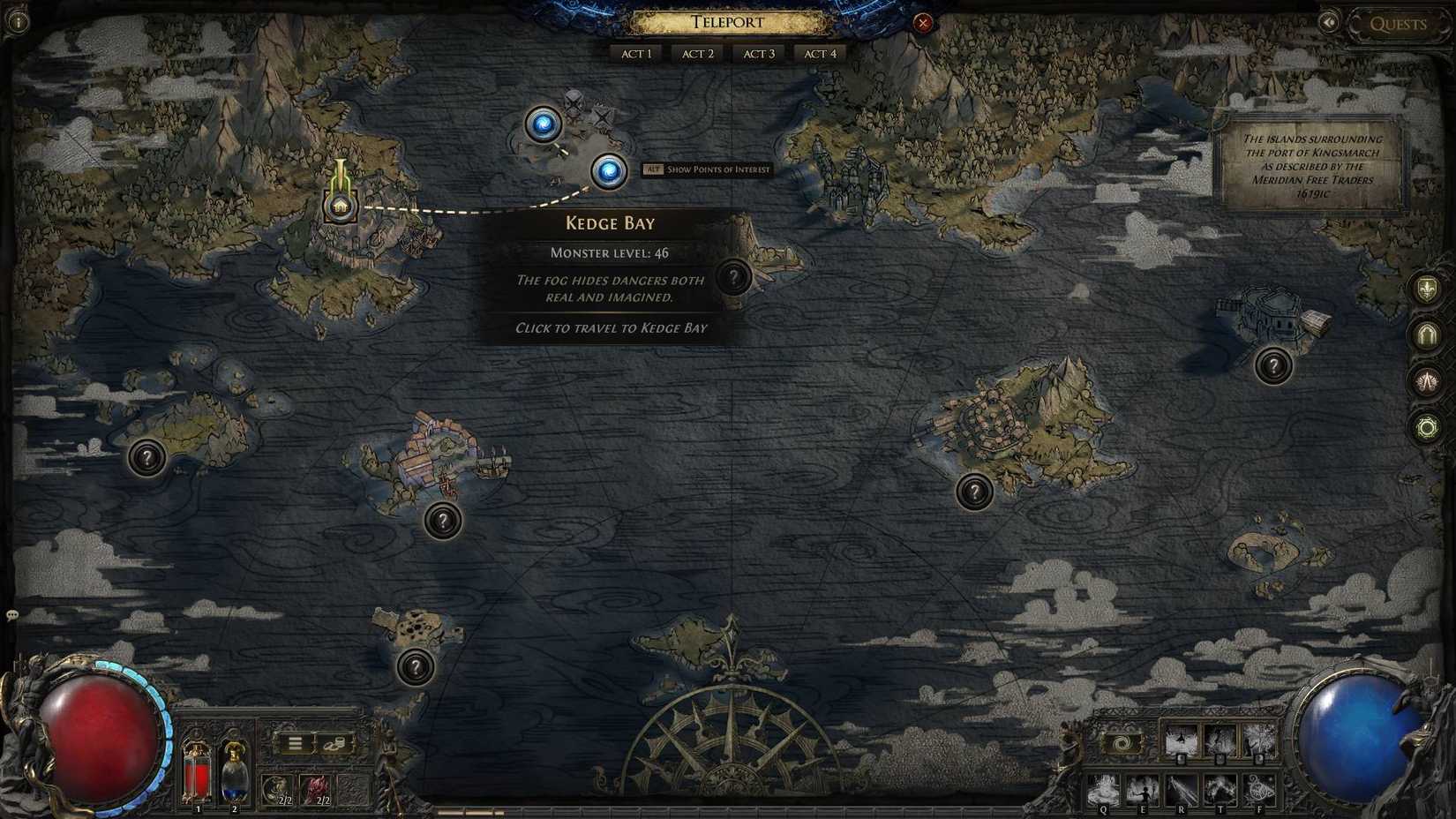Open the chat bubble icon
This screenshot has height=819, width=1456.
12,613
